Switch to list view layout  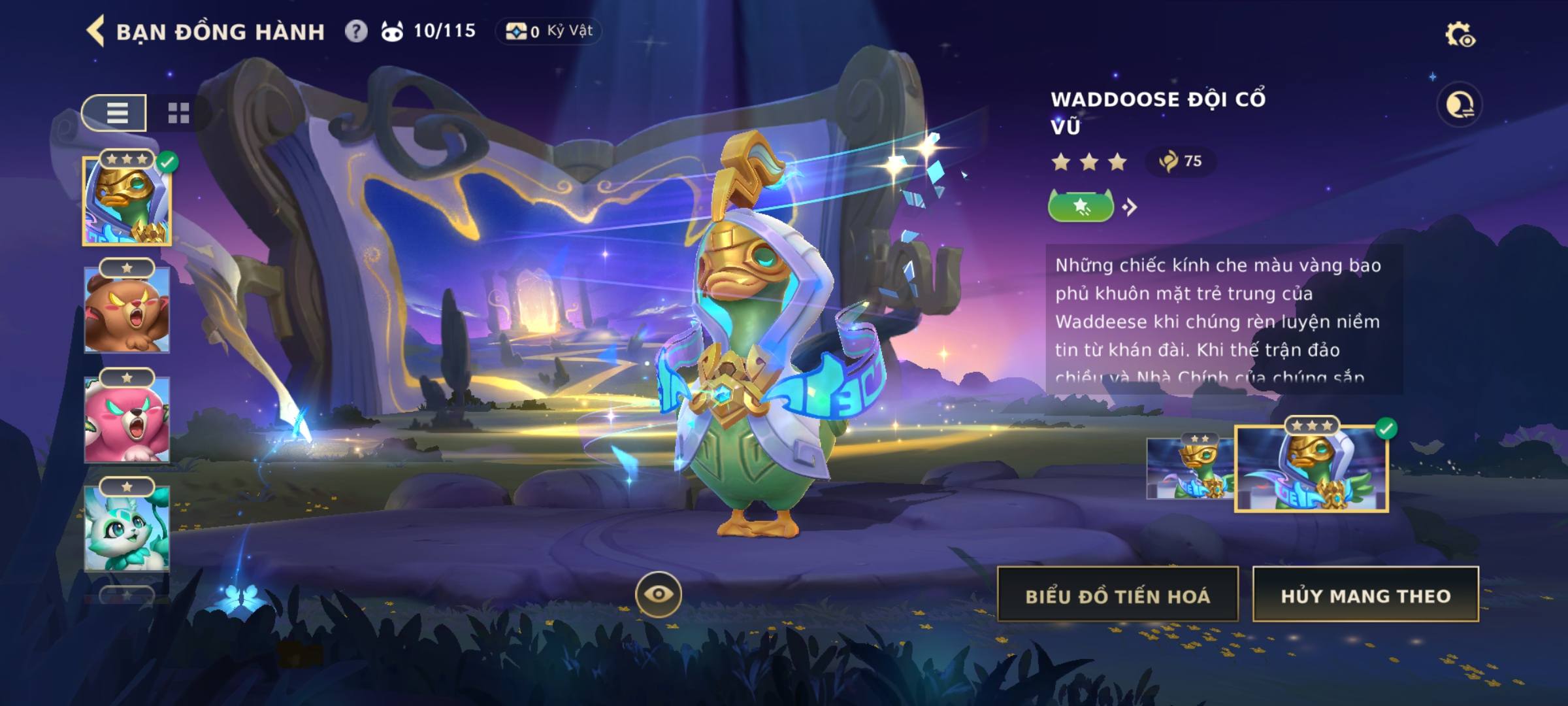[x=115, y=113]
